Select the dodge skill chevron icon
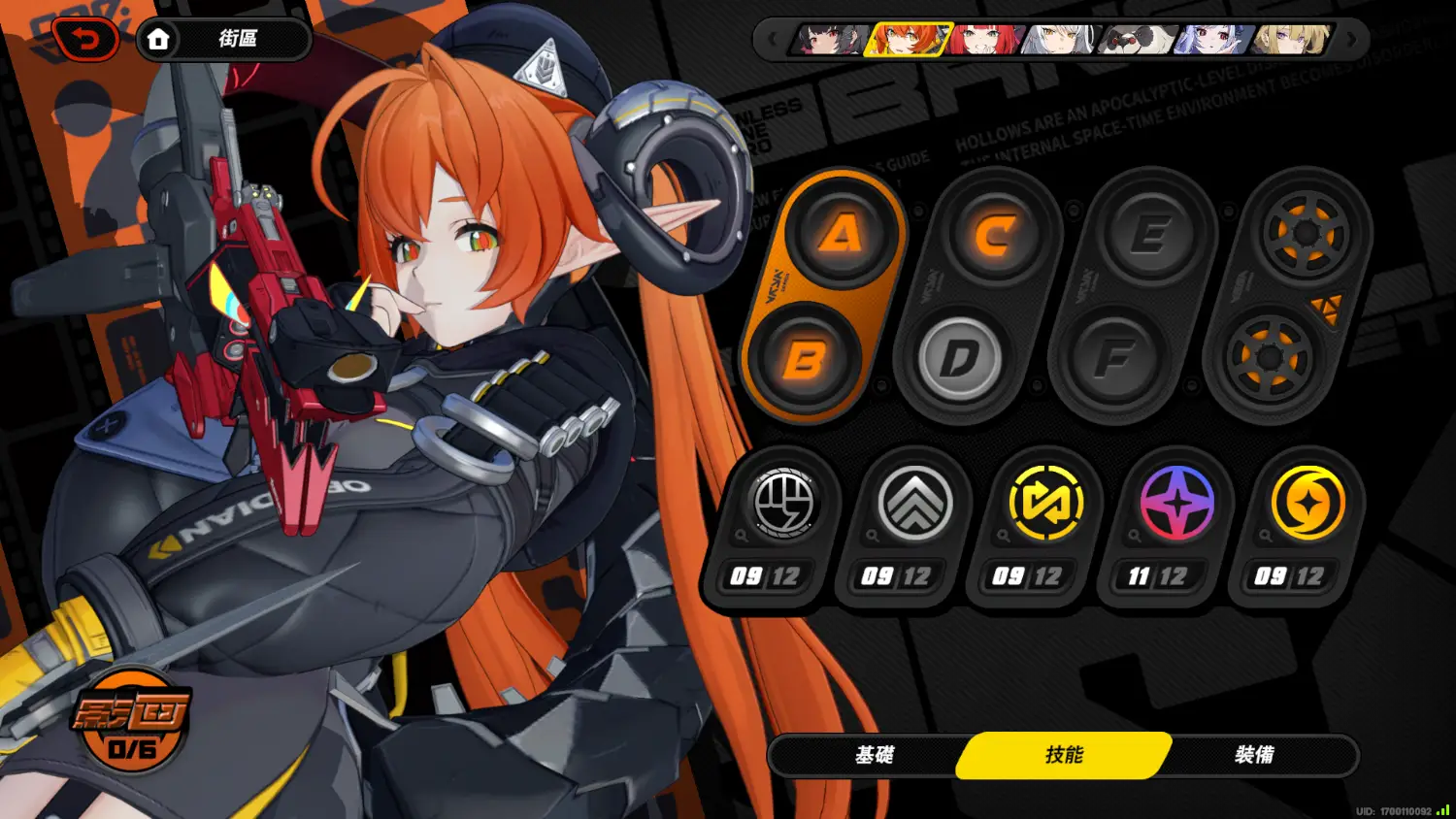The image size is (1456, 819). [914, 505]
